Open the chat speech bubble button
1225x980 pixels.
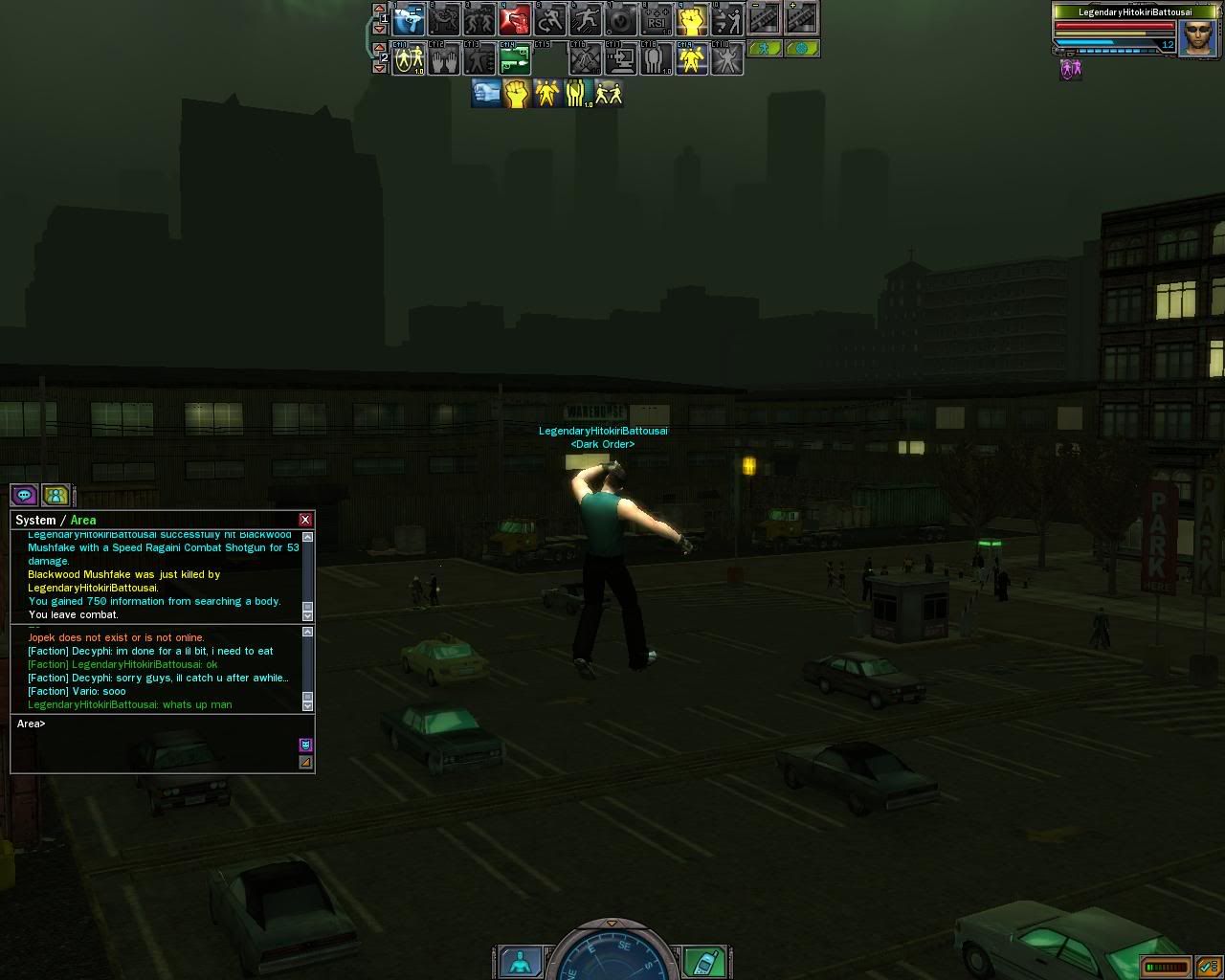coord(24,495)
